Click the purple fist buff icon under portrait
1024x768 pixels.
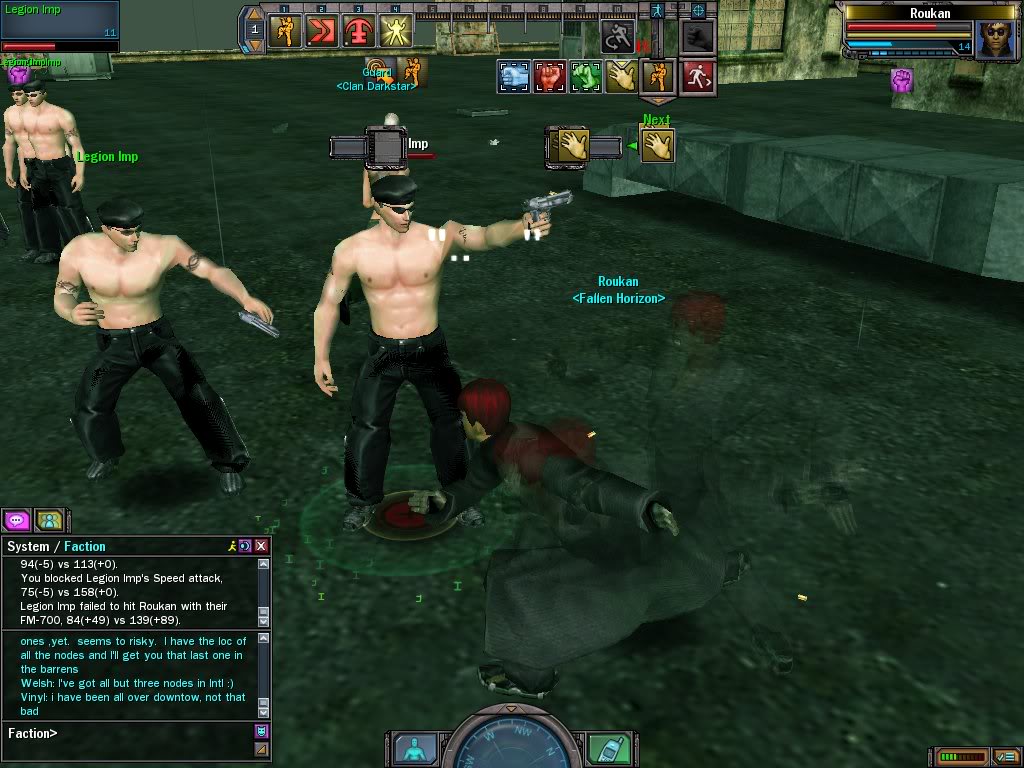point(903,81)
